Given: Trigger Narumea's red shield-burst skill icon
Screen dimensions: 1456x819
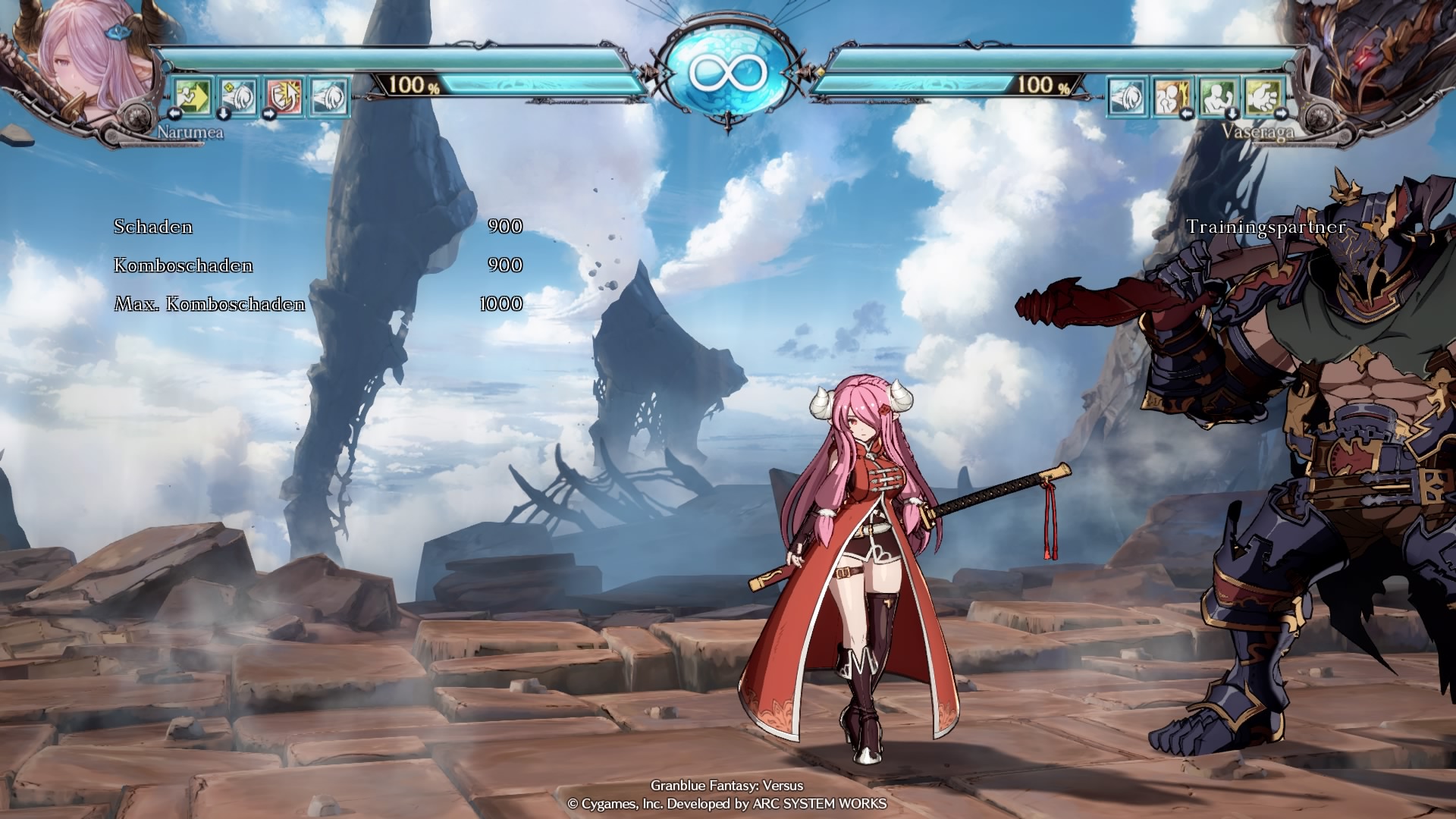Looking at the screenshot, I should pyautogui.click(x=285, y=96).
